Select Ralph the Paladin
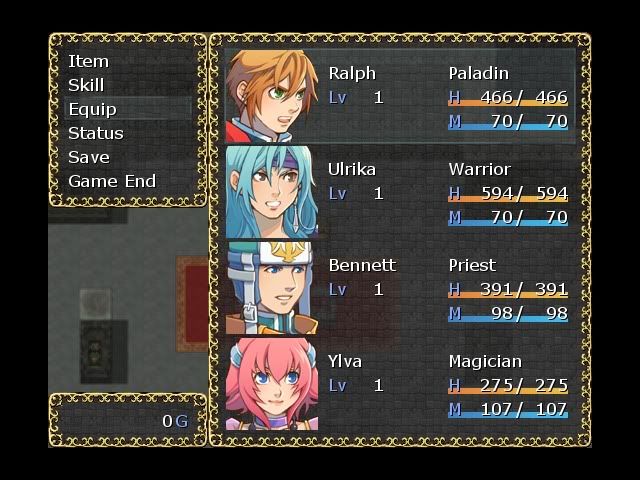Image resolution: width=640 pixels, height=480 pixels. (400, 97)
